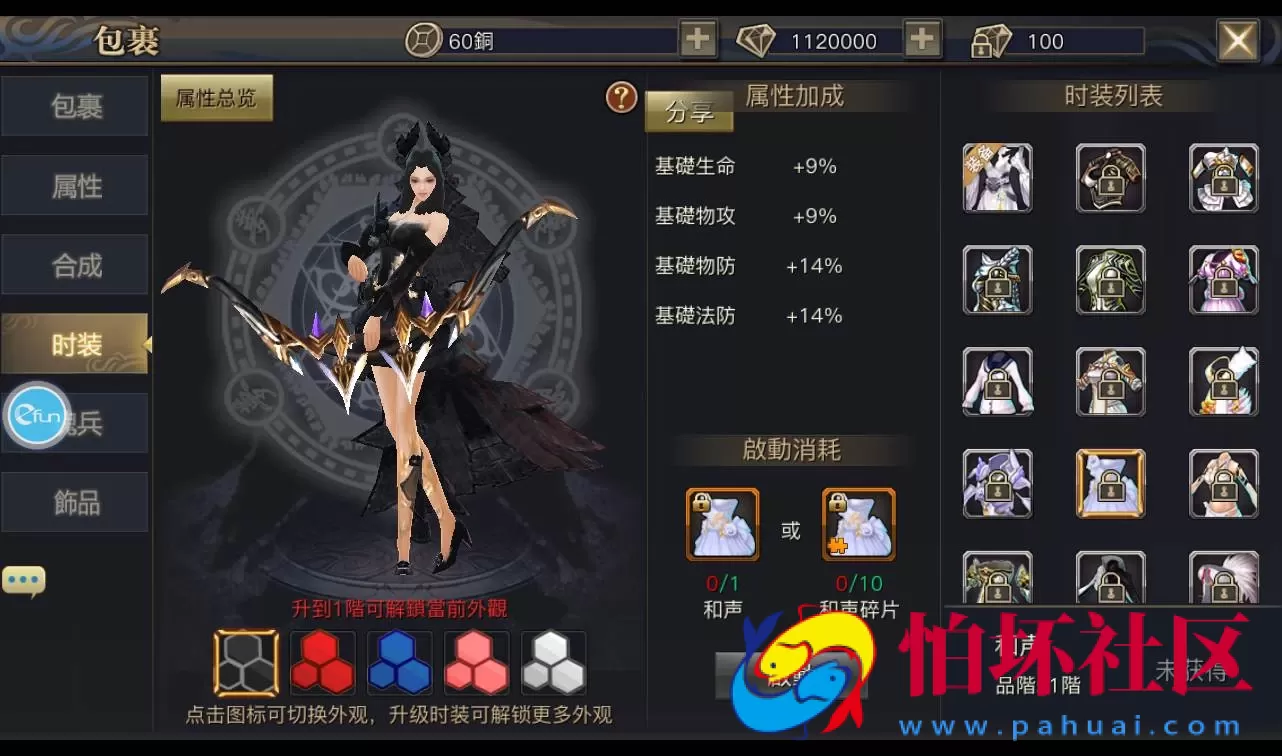This screenshot has width=1282, height=756.
Task: Select the highlighted outfit in 时装列表
Action: (1110, 484)
